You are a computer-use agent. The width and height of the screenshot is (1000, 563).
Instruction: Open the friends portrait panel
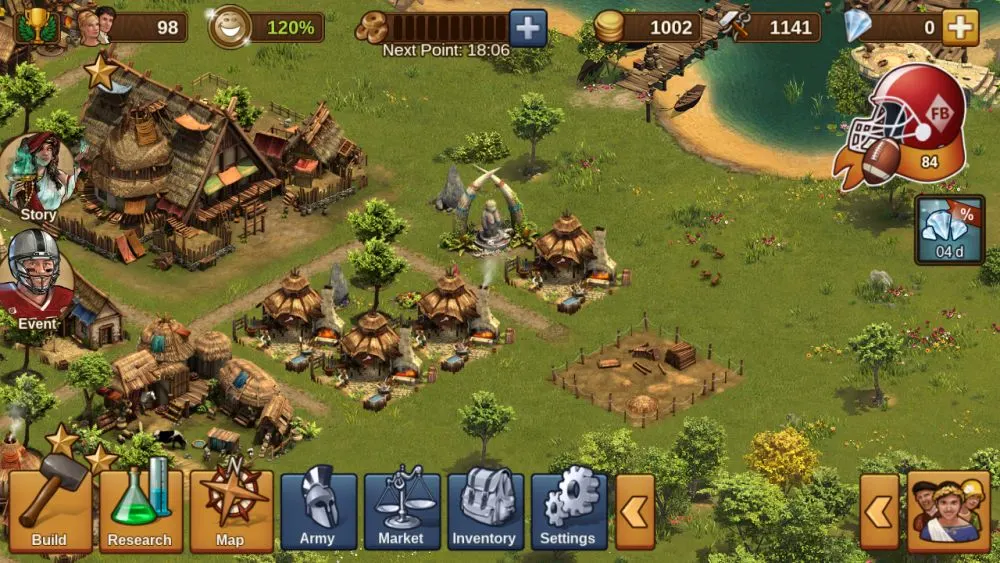(948, 512)
